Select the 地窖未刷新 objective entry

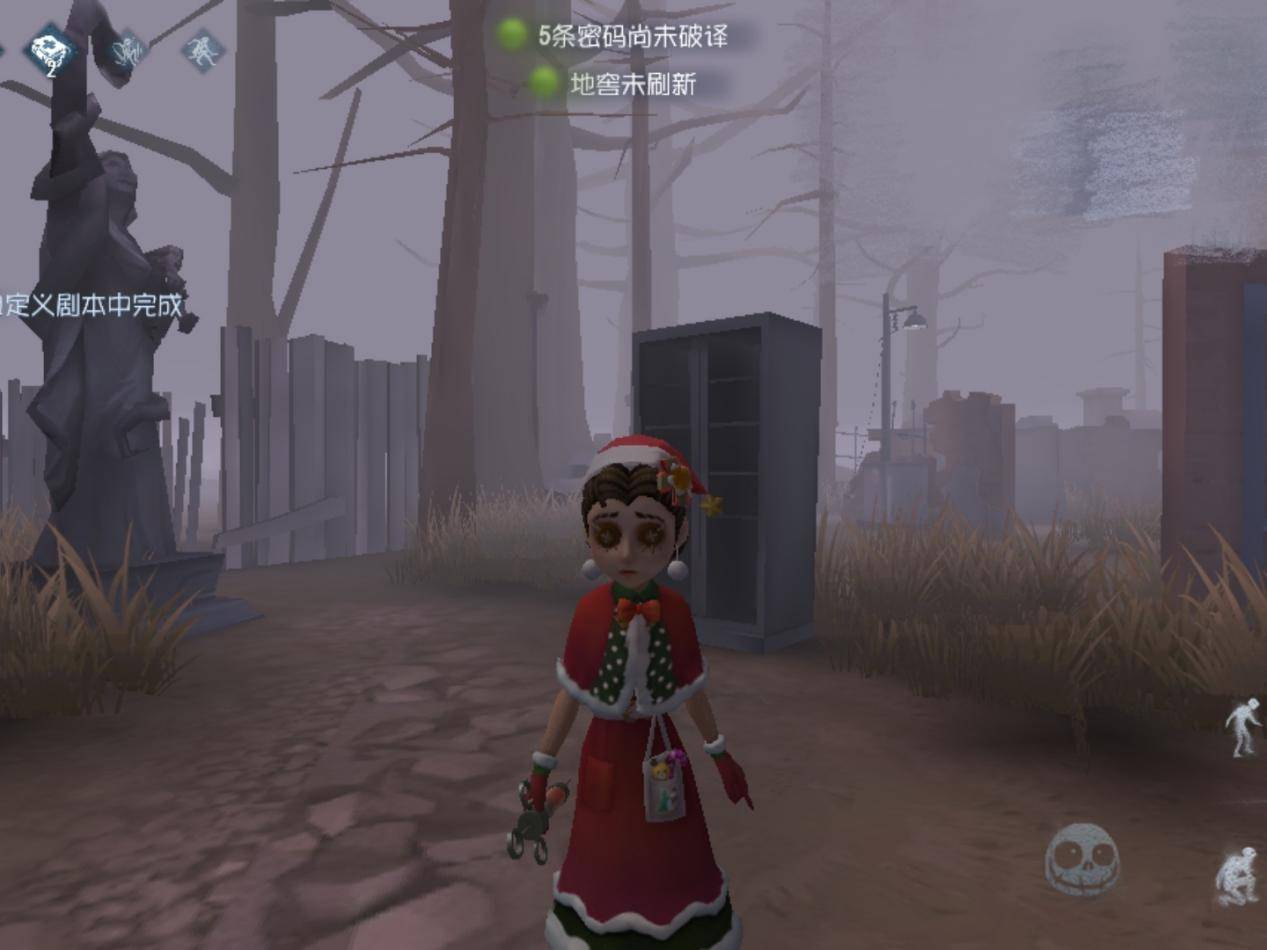point(630,84)
